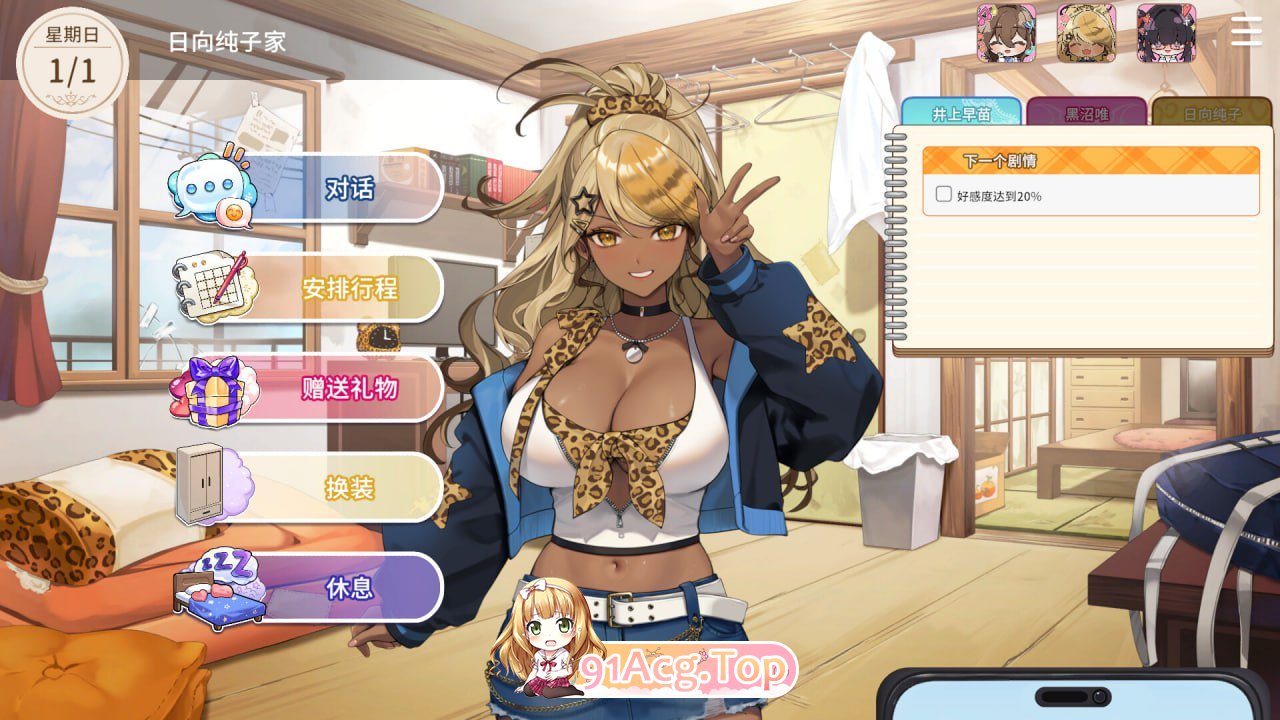The width and height of the screenshot is (1280, 720).
Task: Switch to the 黑沼唯 tab
Action: [x=1084, y=112]
